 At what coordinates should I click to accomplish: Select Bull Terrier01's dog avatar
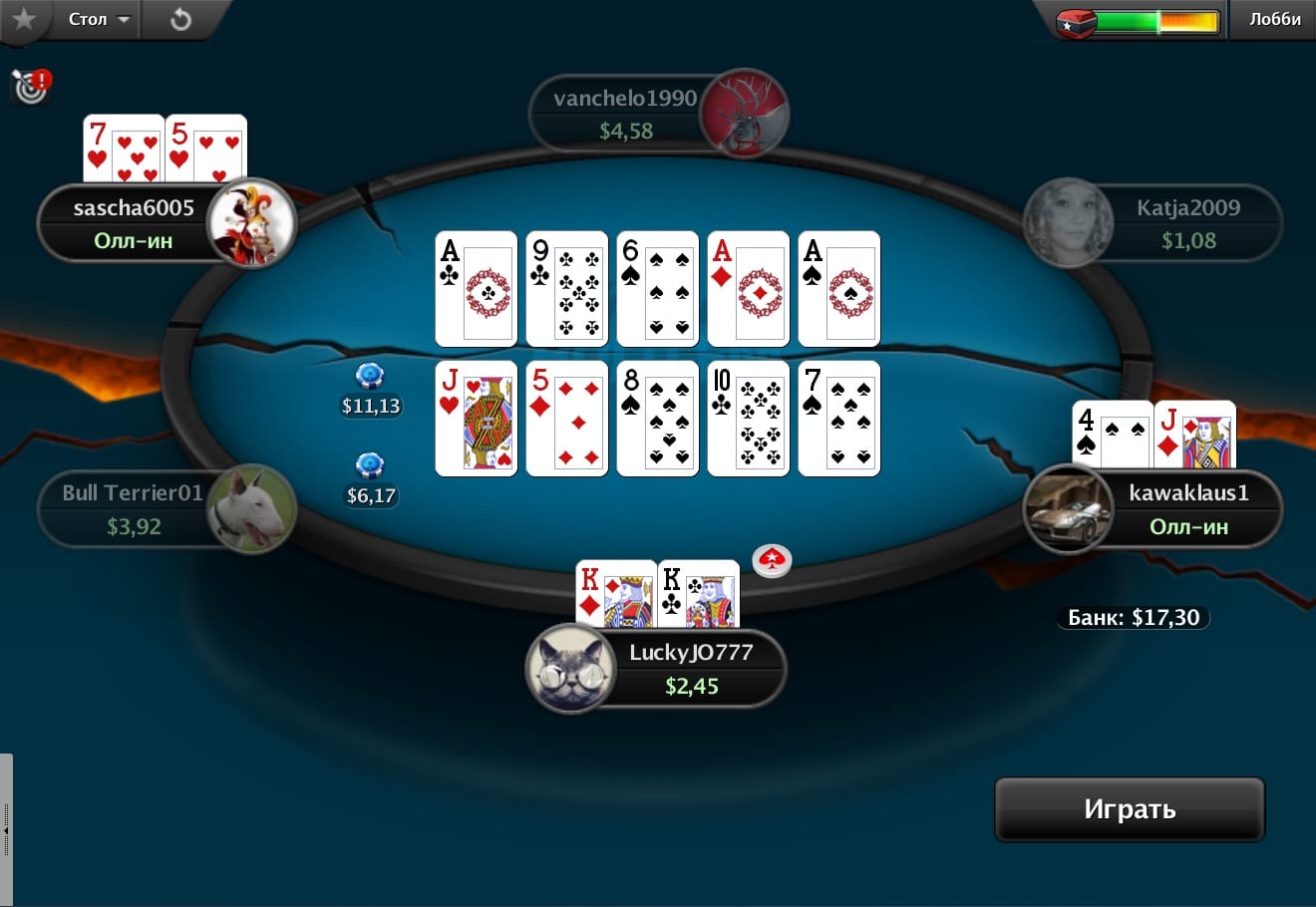point(251,508)
